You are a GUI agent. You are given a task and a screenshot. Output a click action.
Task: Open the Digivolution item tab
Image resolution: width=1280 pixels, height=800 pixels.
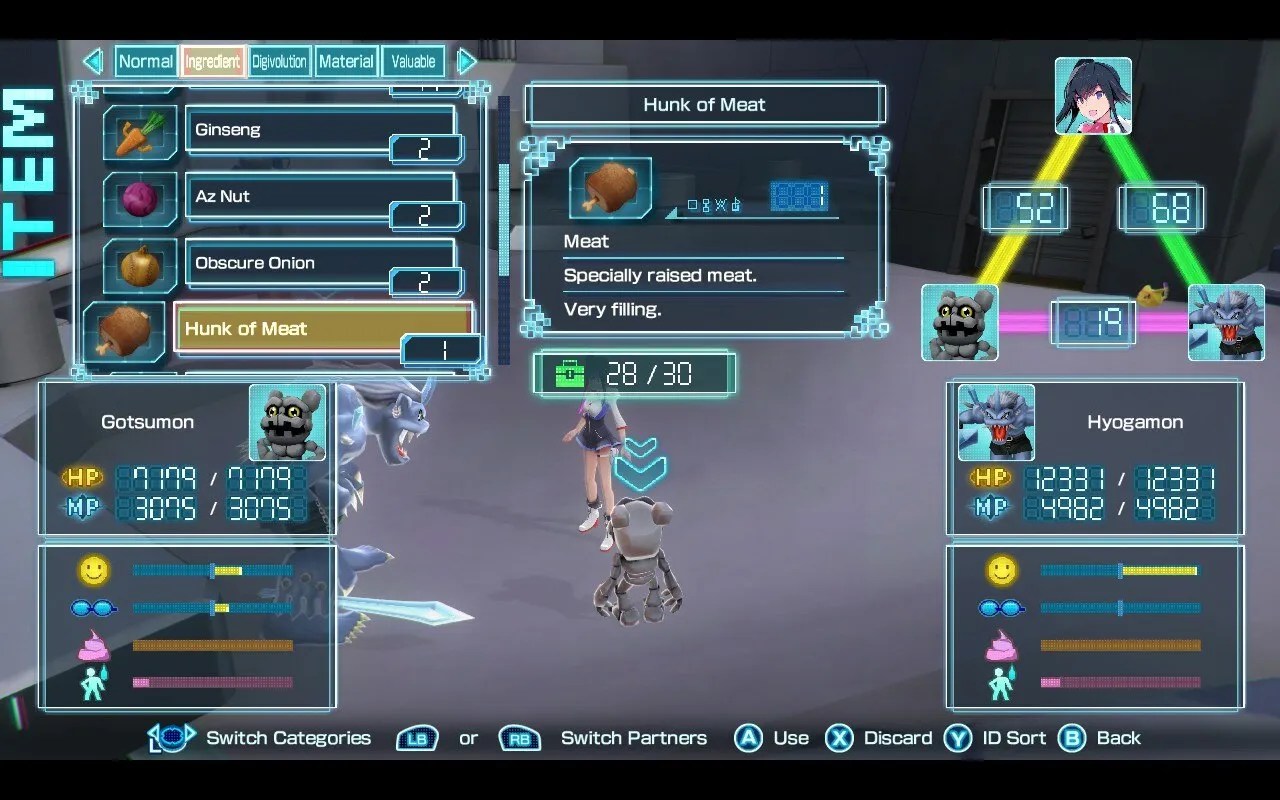(279, 61)
